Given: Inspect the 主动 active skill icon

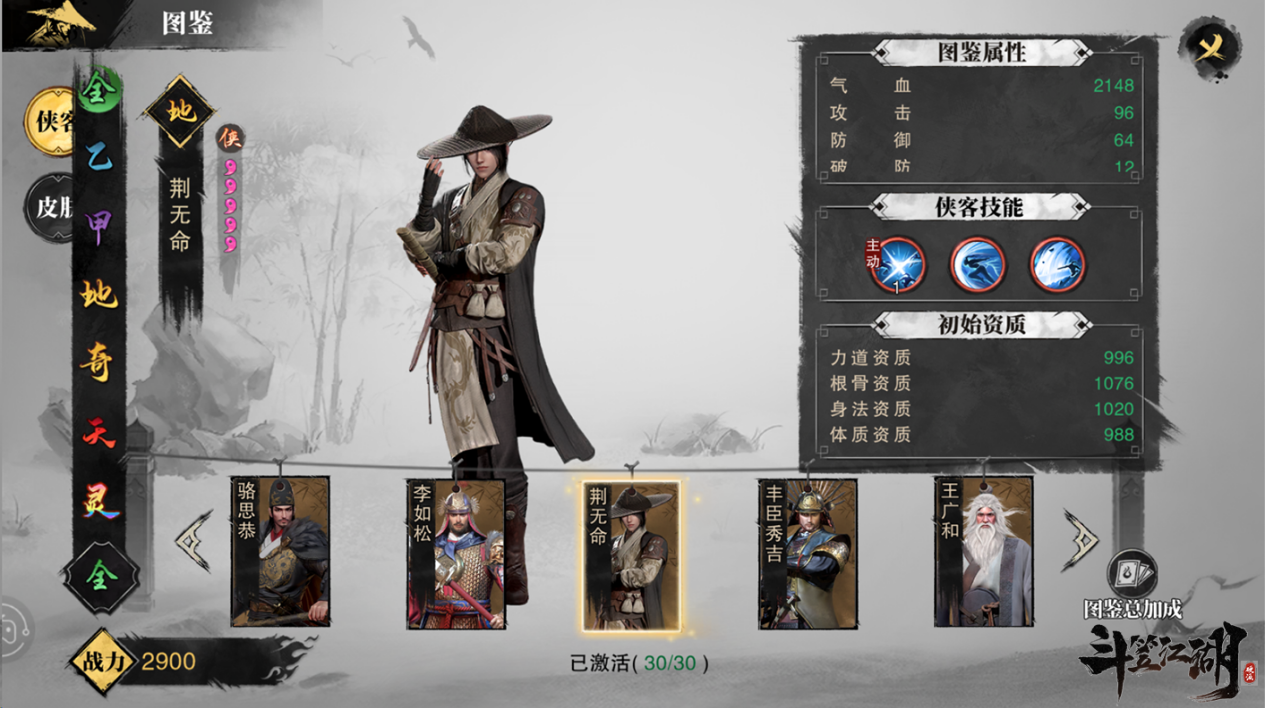Looking at the screenshot, I should tap(897, 265).
